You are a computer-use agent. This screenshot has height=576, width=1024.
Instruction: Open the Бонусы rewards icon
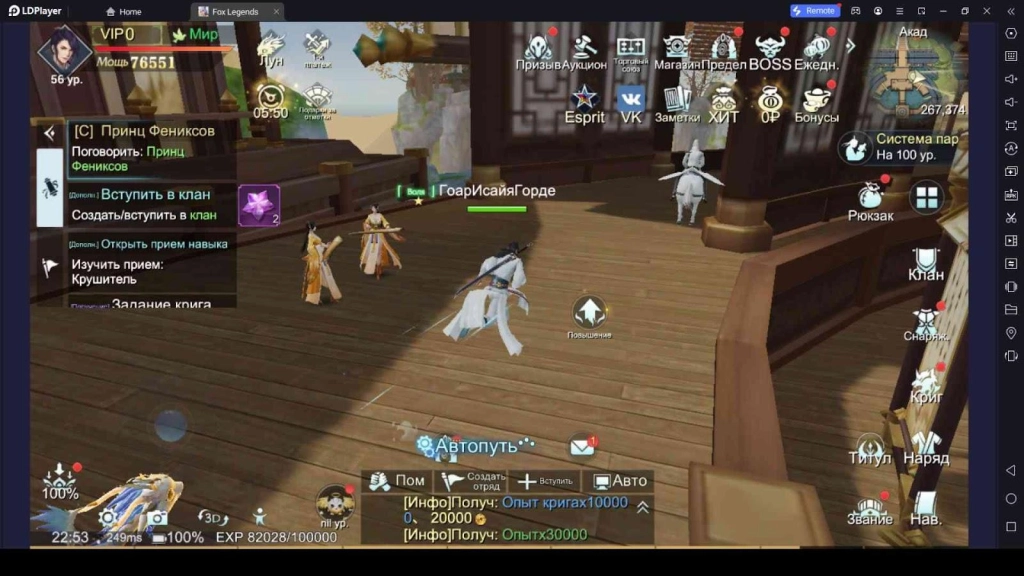[817, 103]
